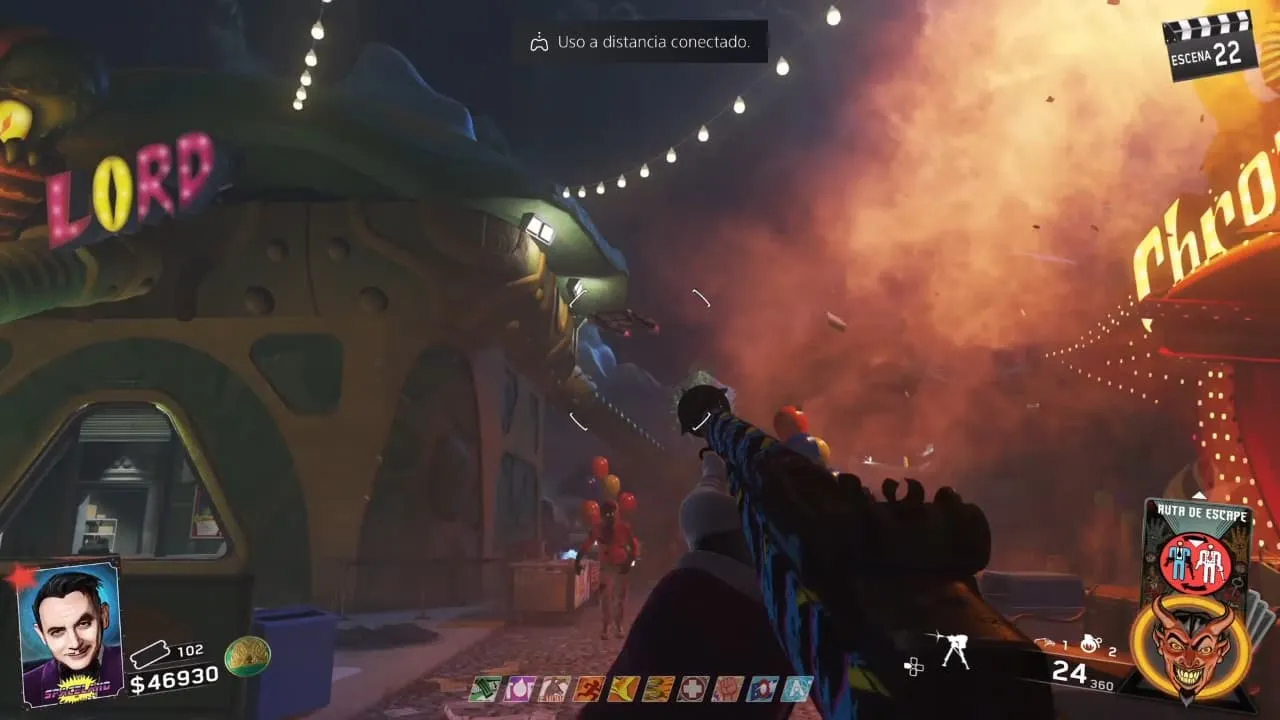Open the Escena 22 clapperboard counter

coord(1209,44)
